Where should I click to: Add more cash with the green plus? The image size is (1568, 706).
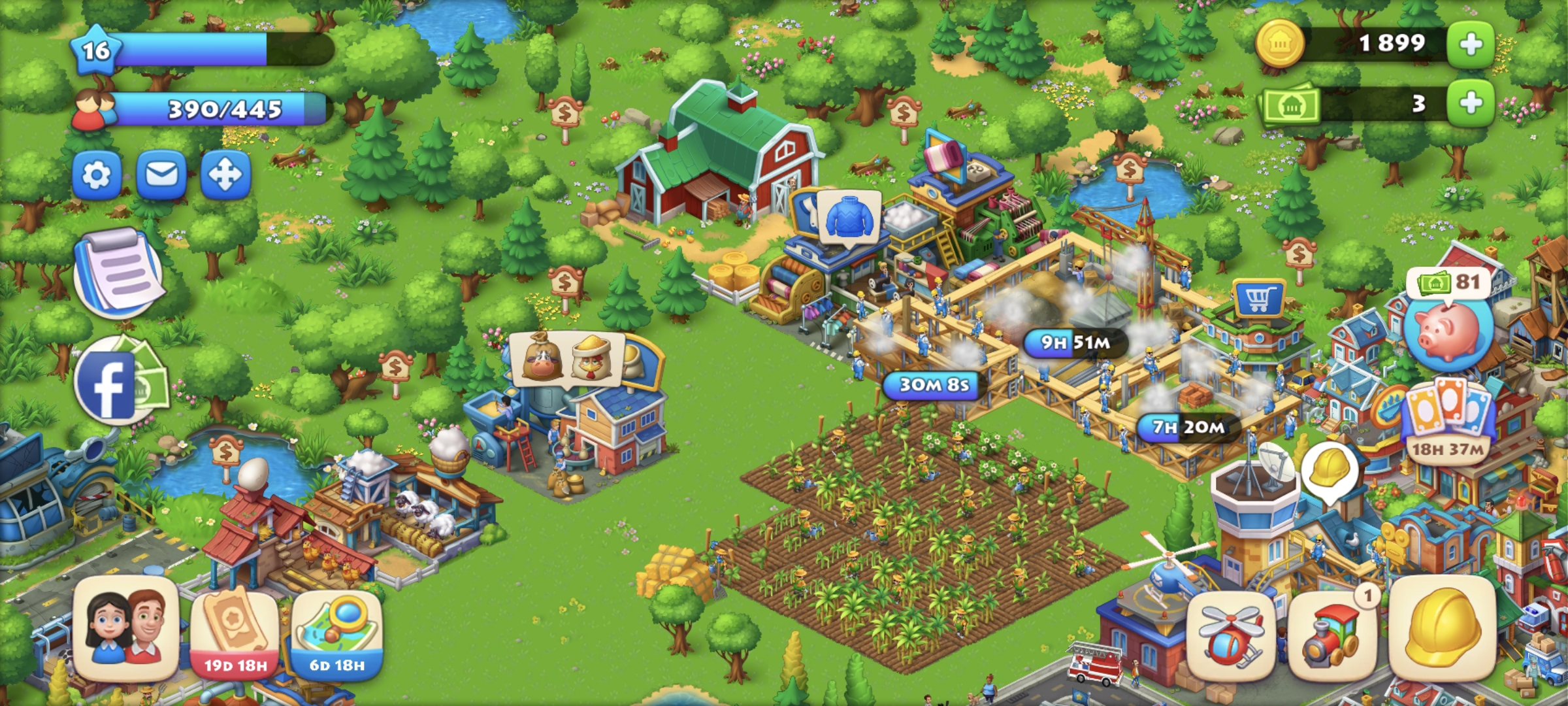tap(1471, 103)
